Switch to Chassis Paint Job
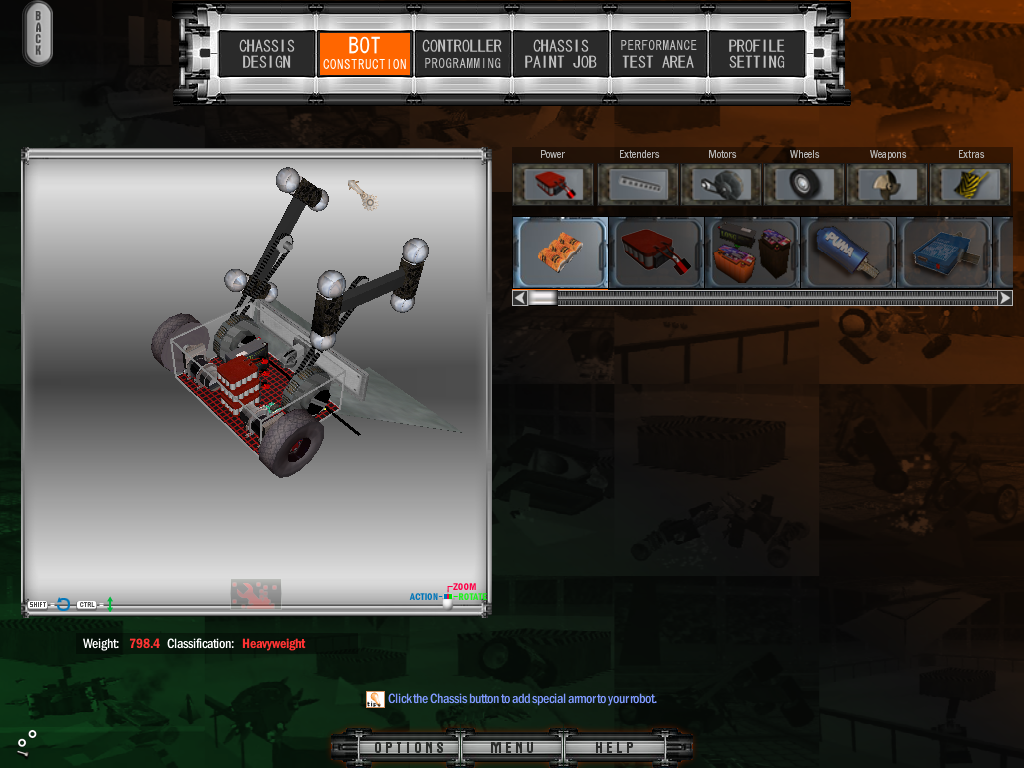Screen dimensions: 1024x768 coord(560,54)
